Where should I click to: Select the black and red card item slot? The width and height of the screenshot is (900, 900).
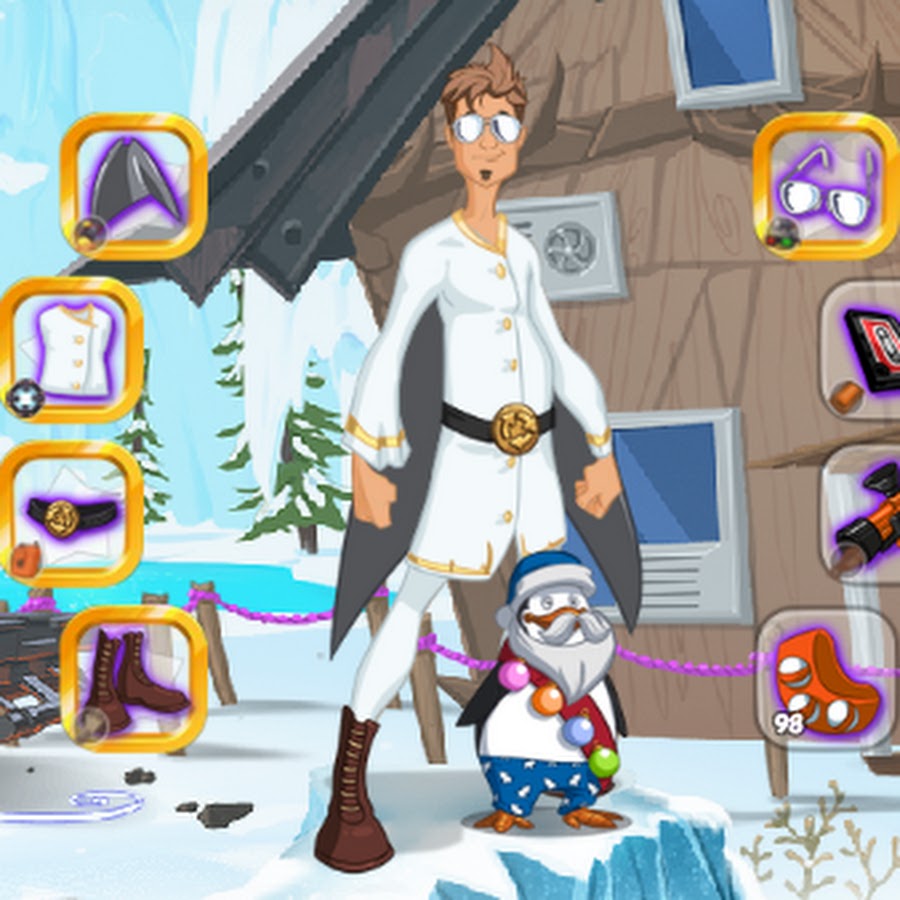tap(866, 350)
